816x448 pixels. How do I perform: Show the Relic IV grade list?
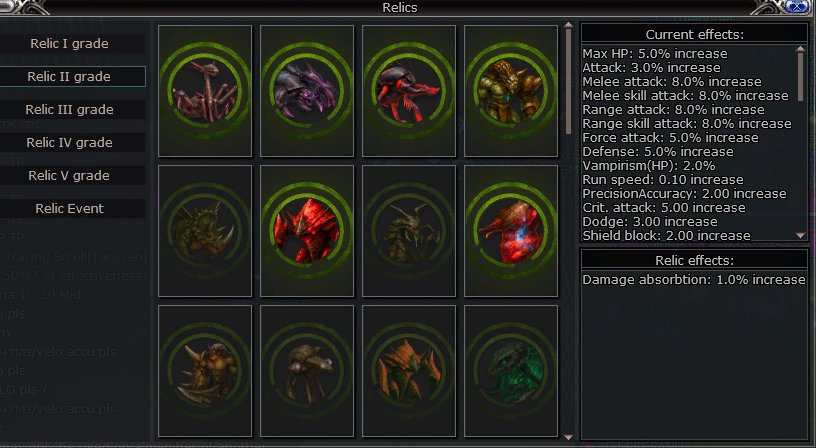(x=69, y=143)
